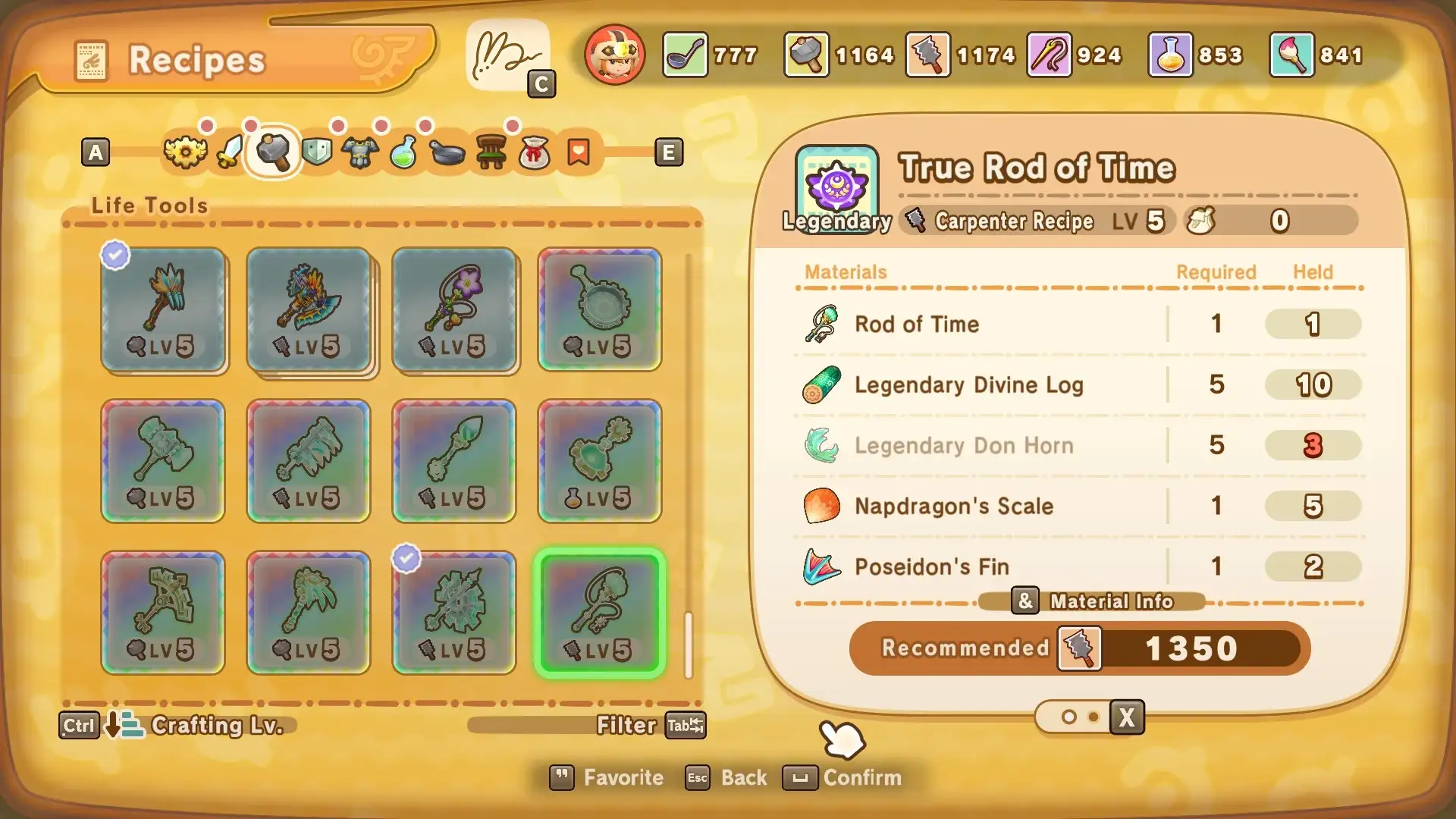Switch to the green potion flask tab
The height and width of the screenshot is (819, 1456).
(403, 152)
